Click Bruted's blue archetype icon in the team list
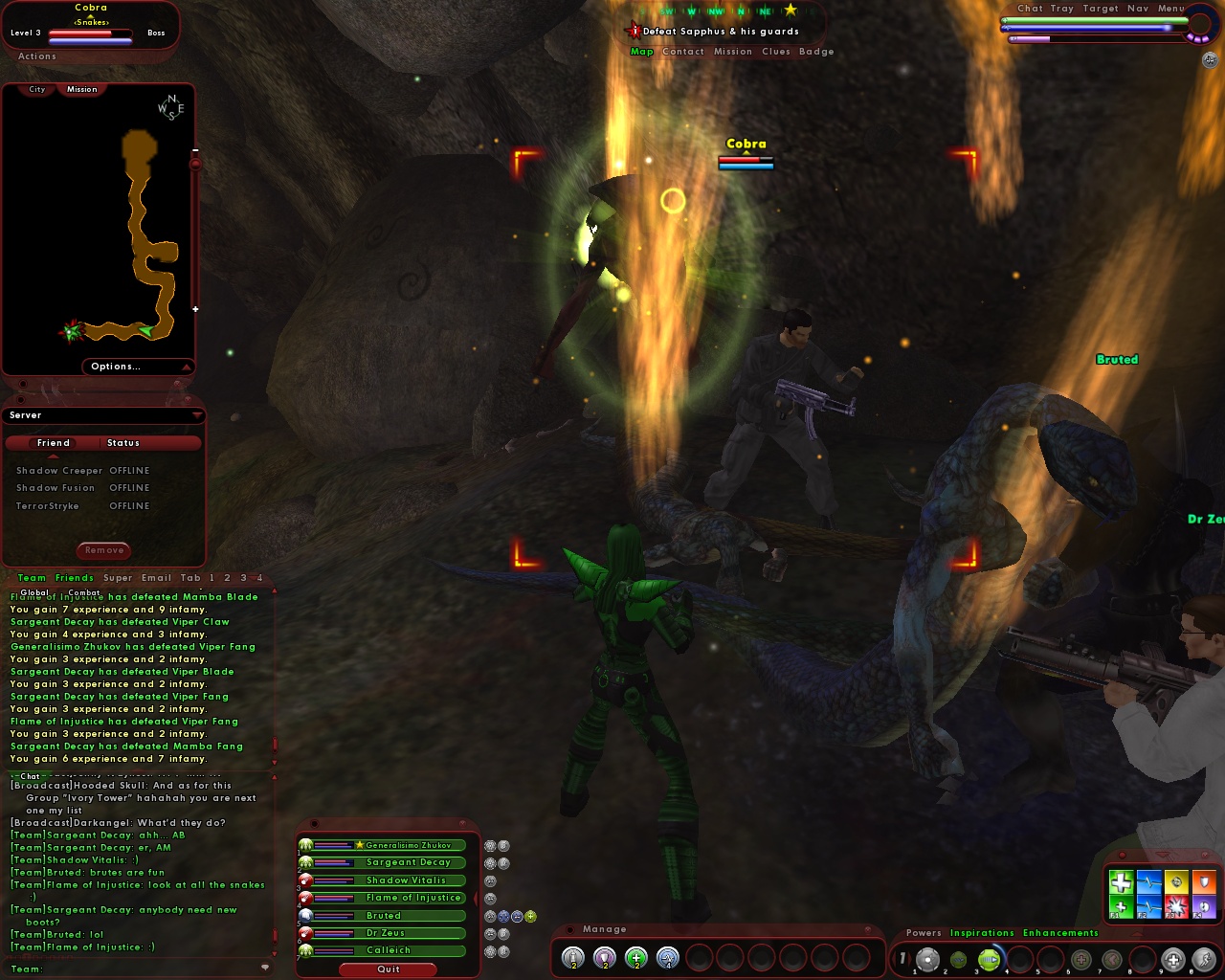Viewport: 1225px width, 980px height. point(307,916)
